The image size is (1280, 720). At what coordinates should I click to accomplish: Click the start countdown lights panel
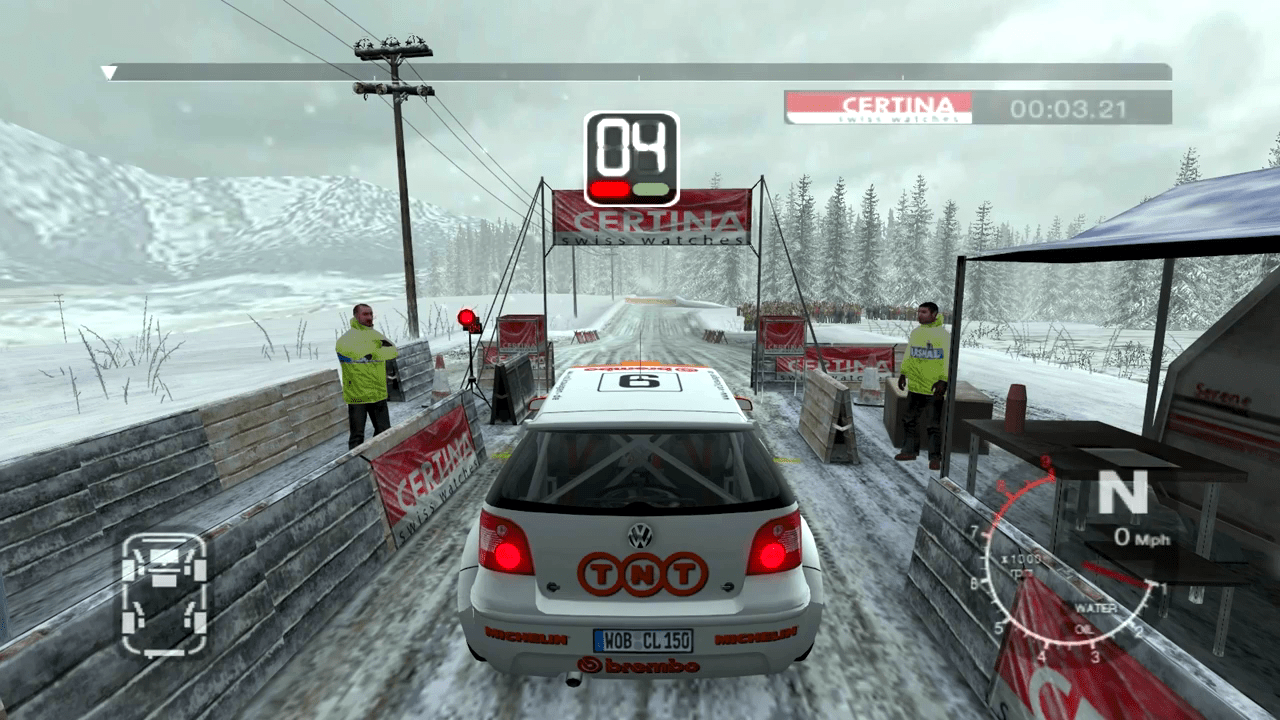(631, 159)
